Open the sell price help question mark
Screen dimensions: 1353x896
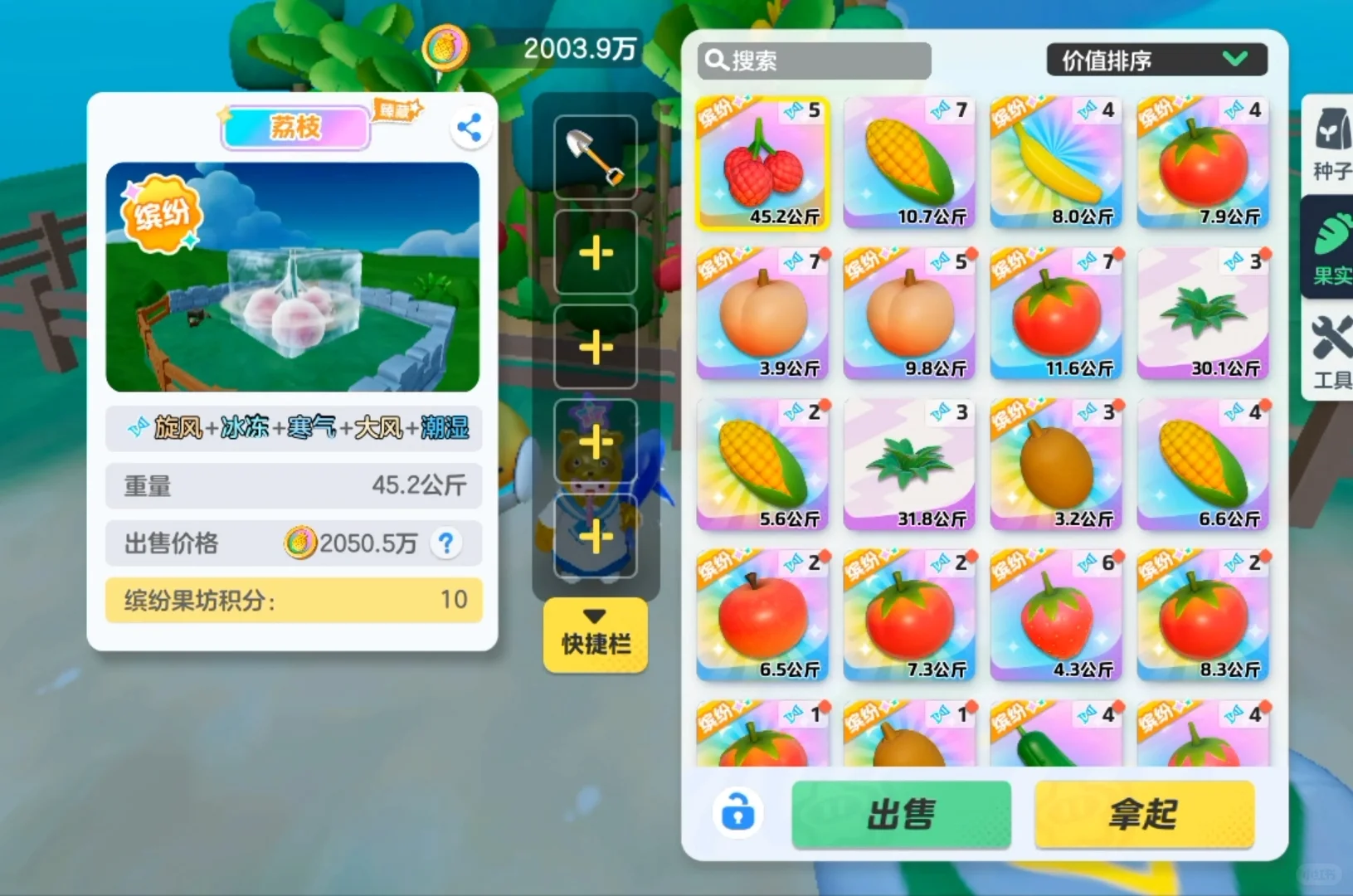tap(446, 543)
